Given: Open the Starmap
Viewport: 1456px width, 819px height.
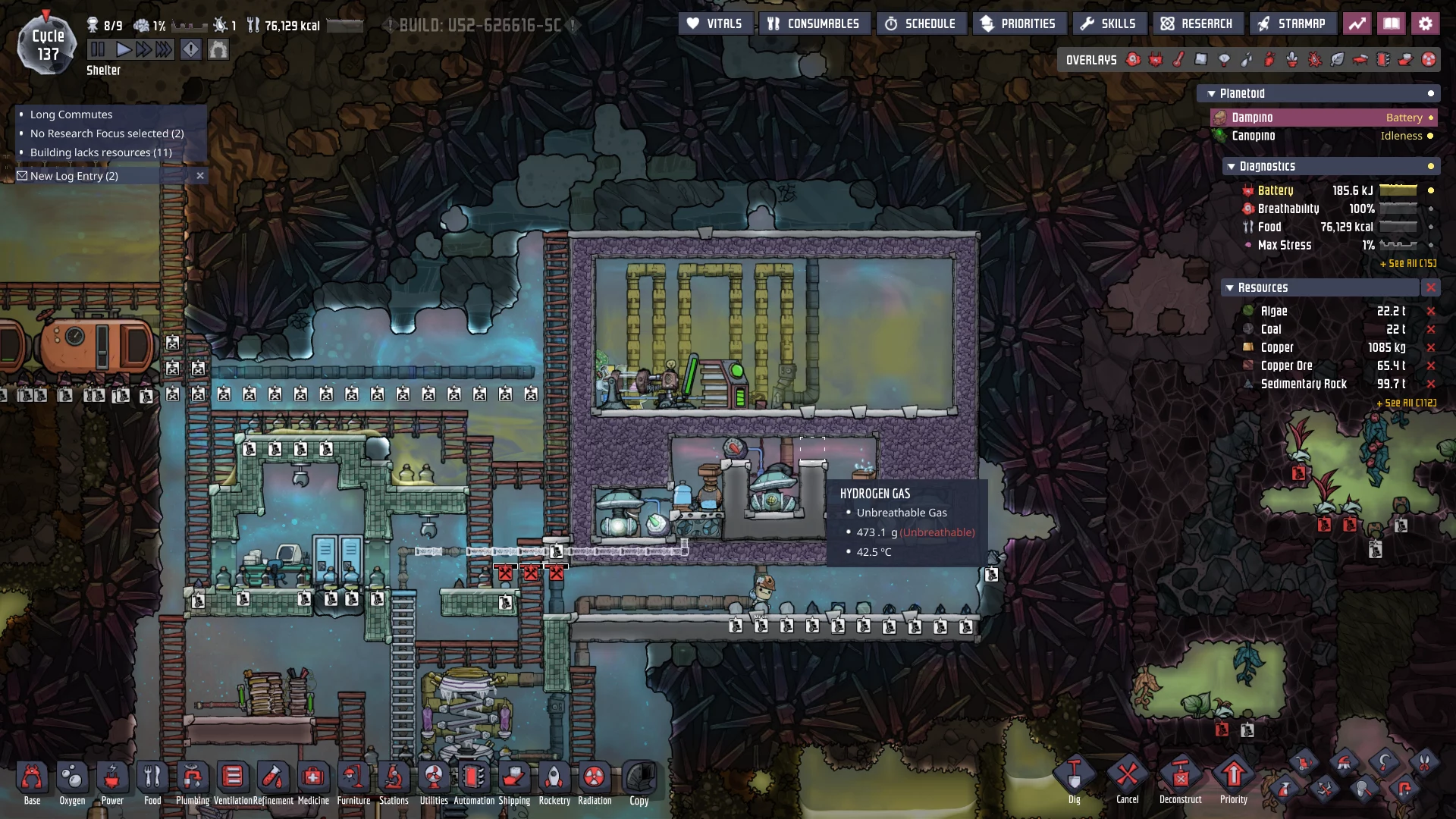Looking at the screenshot, I should (x=1291, y=24).
